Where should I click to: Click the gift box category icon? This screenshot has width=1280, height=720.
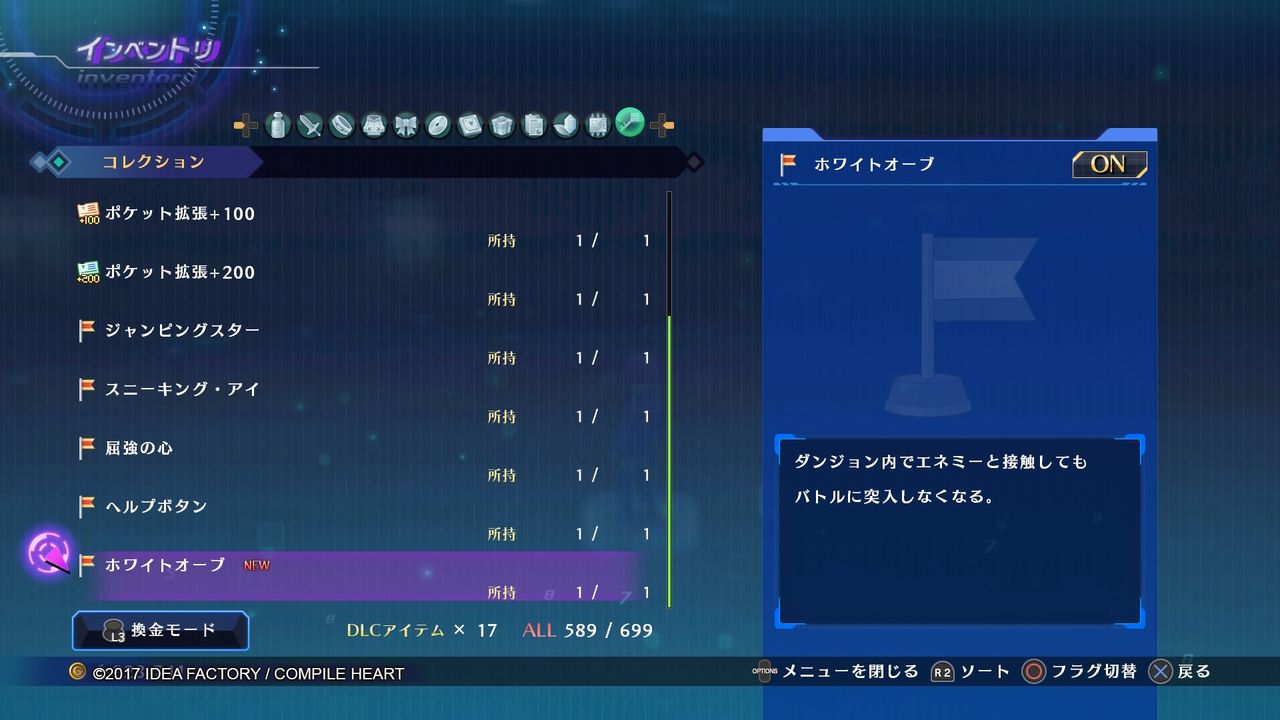501,125
